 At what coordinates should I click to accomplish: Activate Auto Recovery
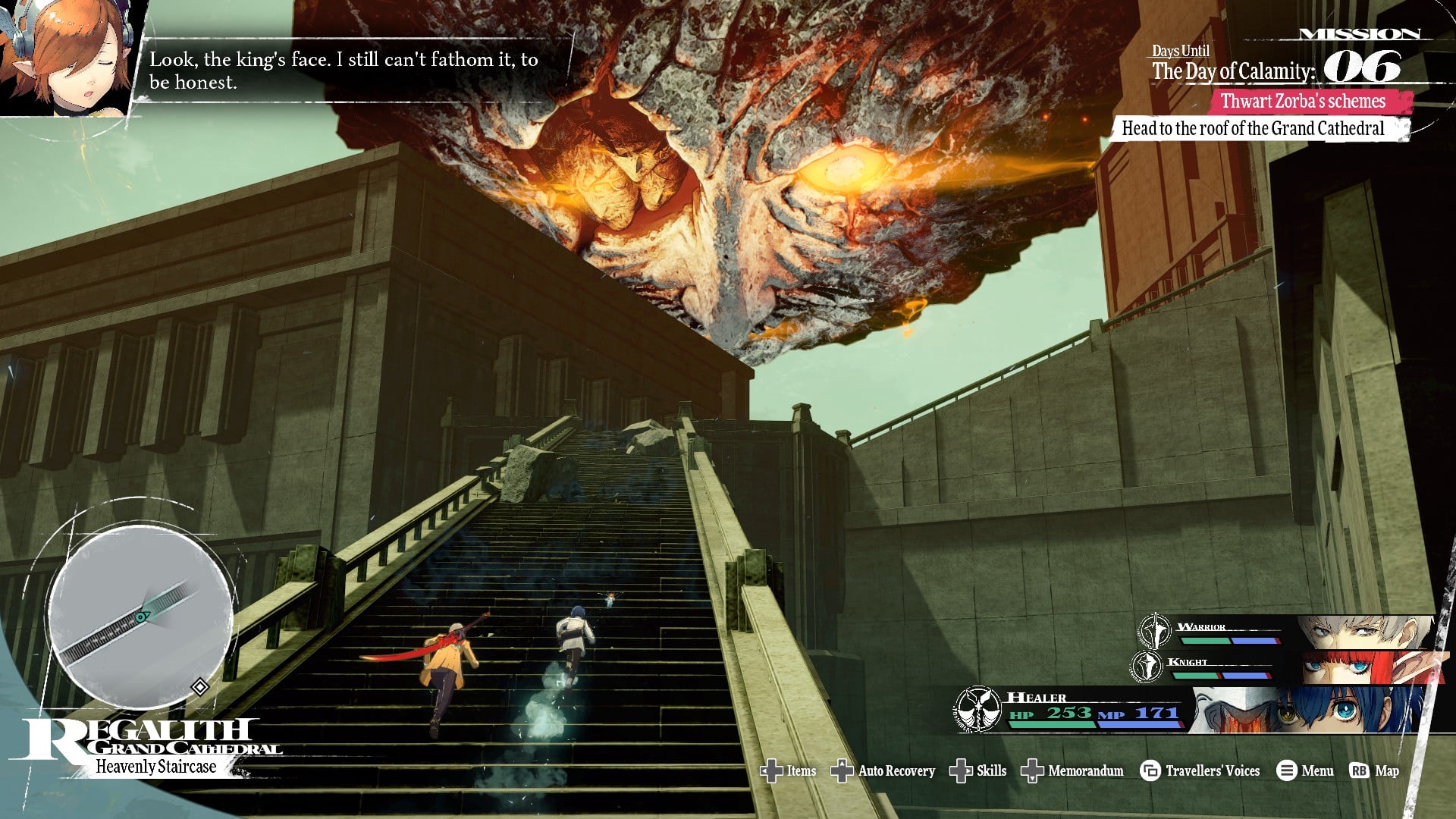[883, 770]
